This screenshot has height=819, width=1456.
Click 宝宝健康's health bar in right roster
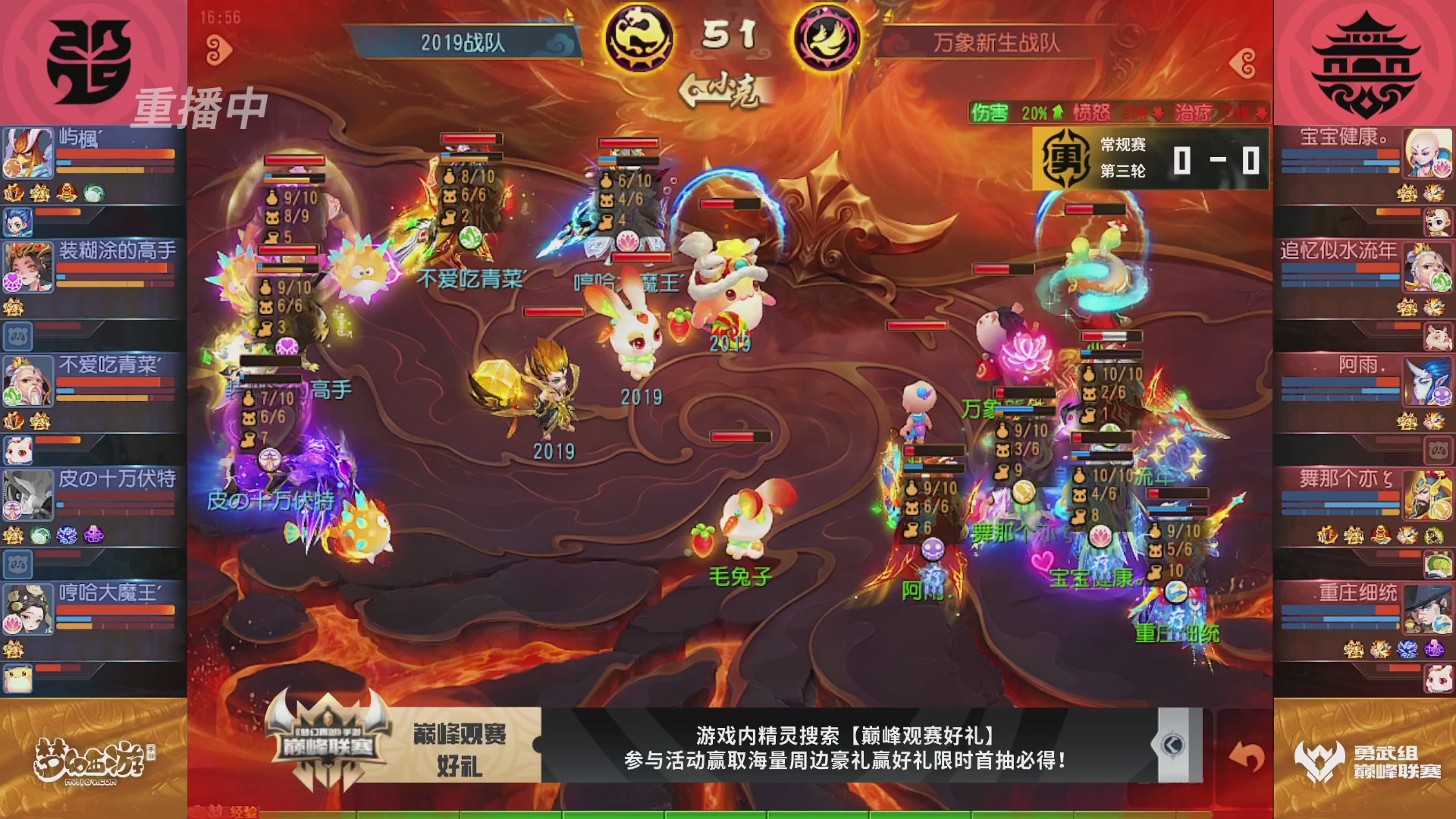click(1341, 155)
